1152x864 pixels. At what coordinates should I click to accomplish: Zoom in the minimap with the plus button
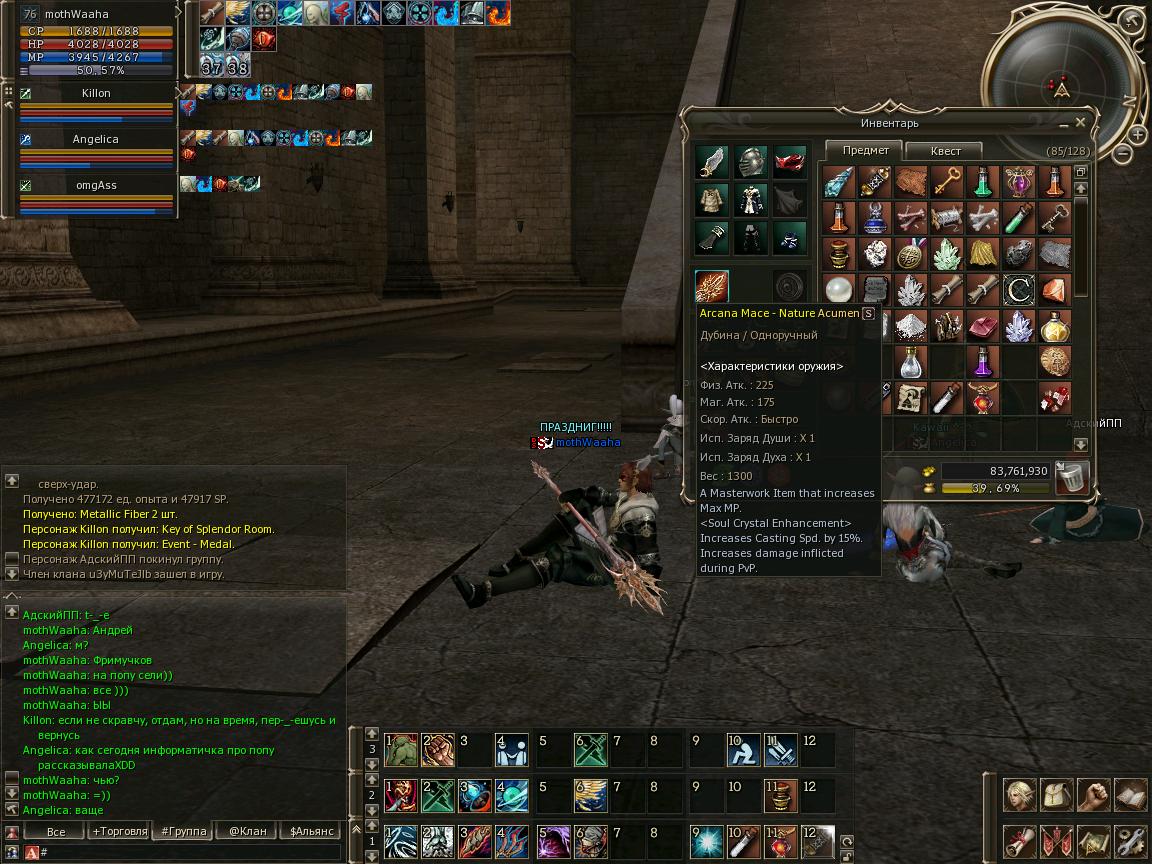click(1138, 134)
